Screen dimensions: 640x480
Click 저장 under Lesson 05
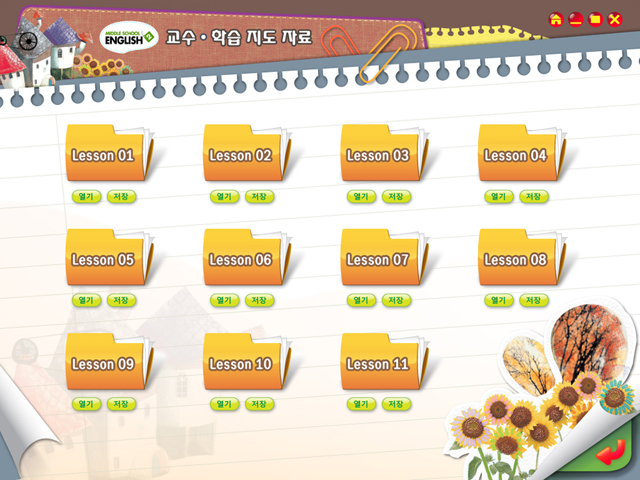[x=121, y=300]
